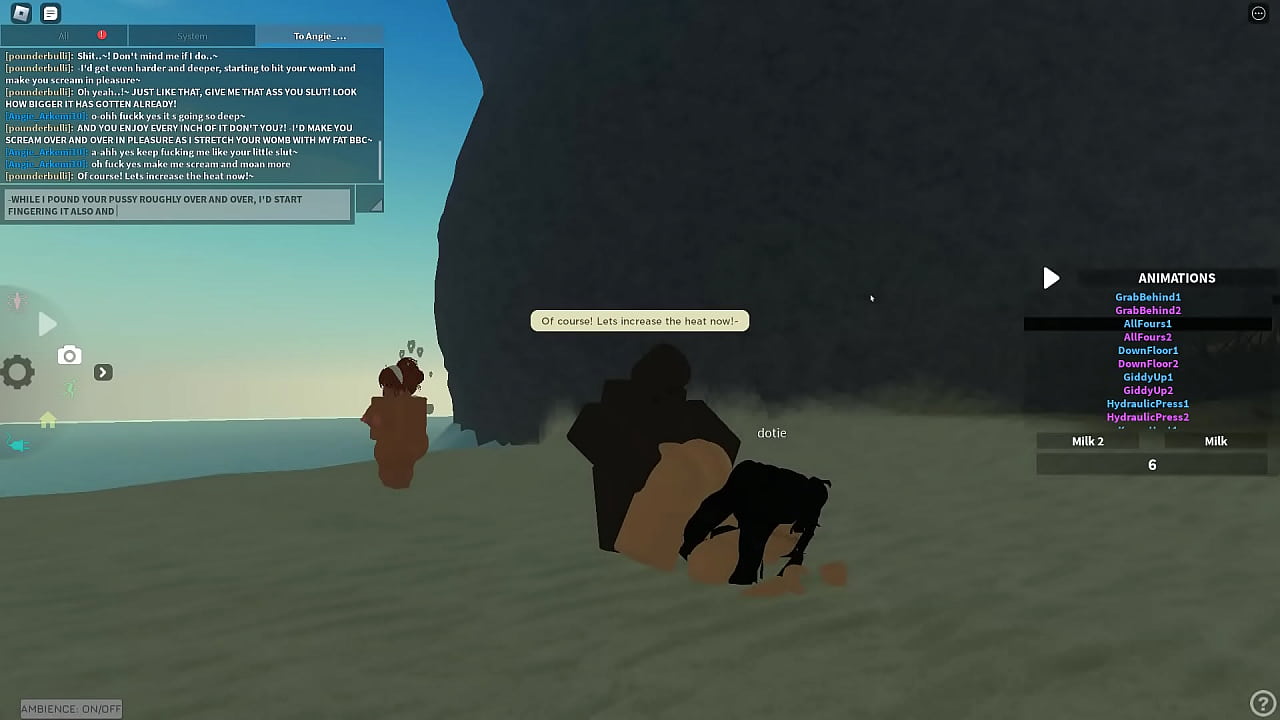The width and height of the screenshot is (1280, 720).
Task: Select the GiddyUp1 animation
Action: pos(1148,377)
